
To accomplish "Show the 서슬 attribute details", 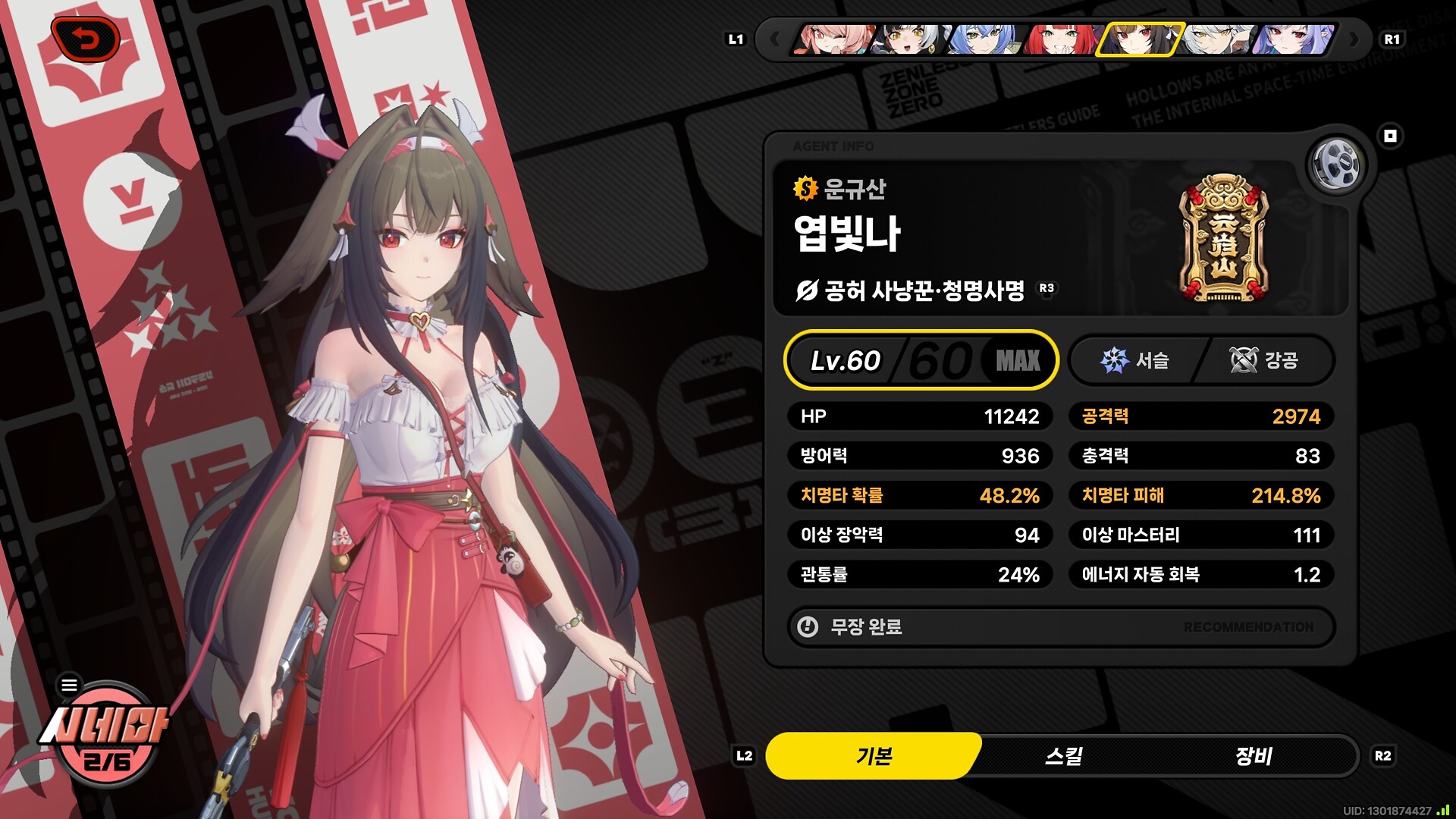I will point(1135,360).
